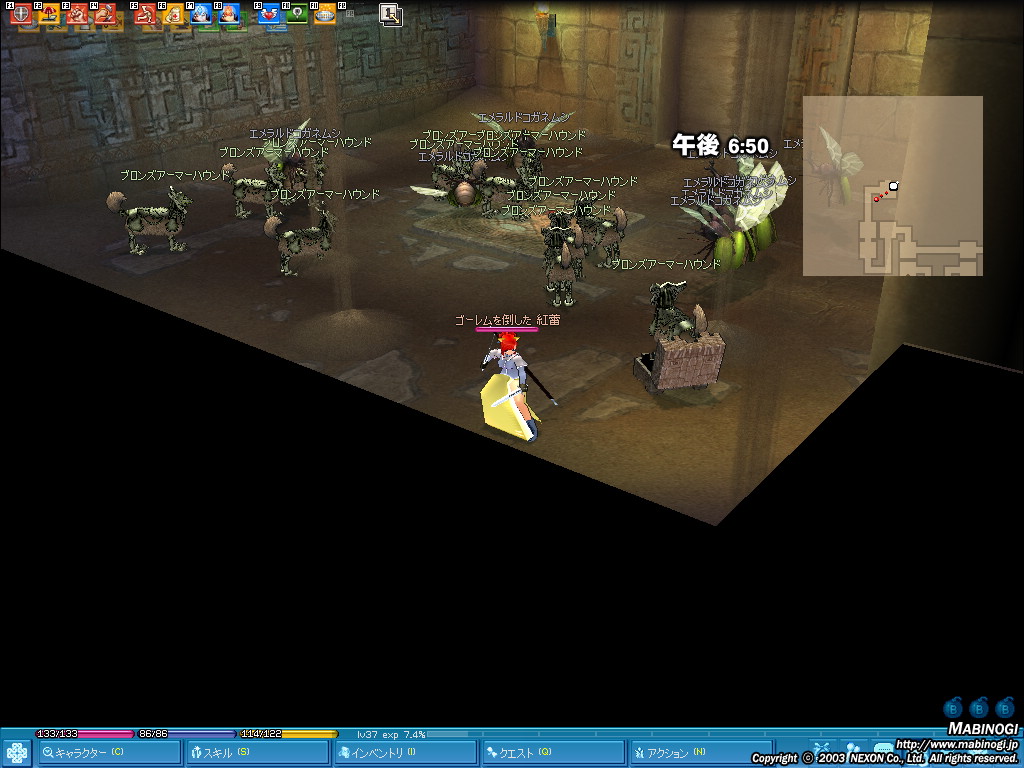Switch hotbar set with the number 1 icon
The width and height of the screenshot is (1024, 768).
390,14
